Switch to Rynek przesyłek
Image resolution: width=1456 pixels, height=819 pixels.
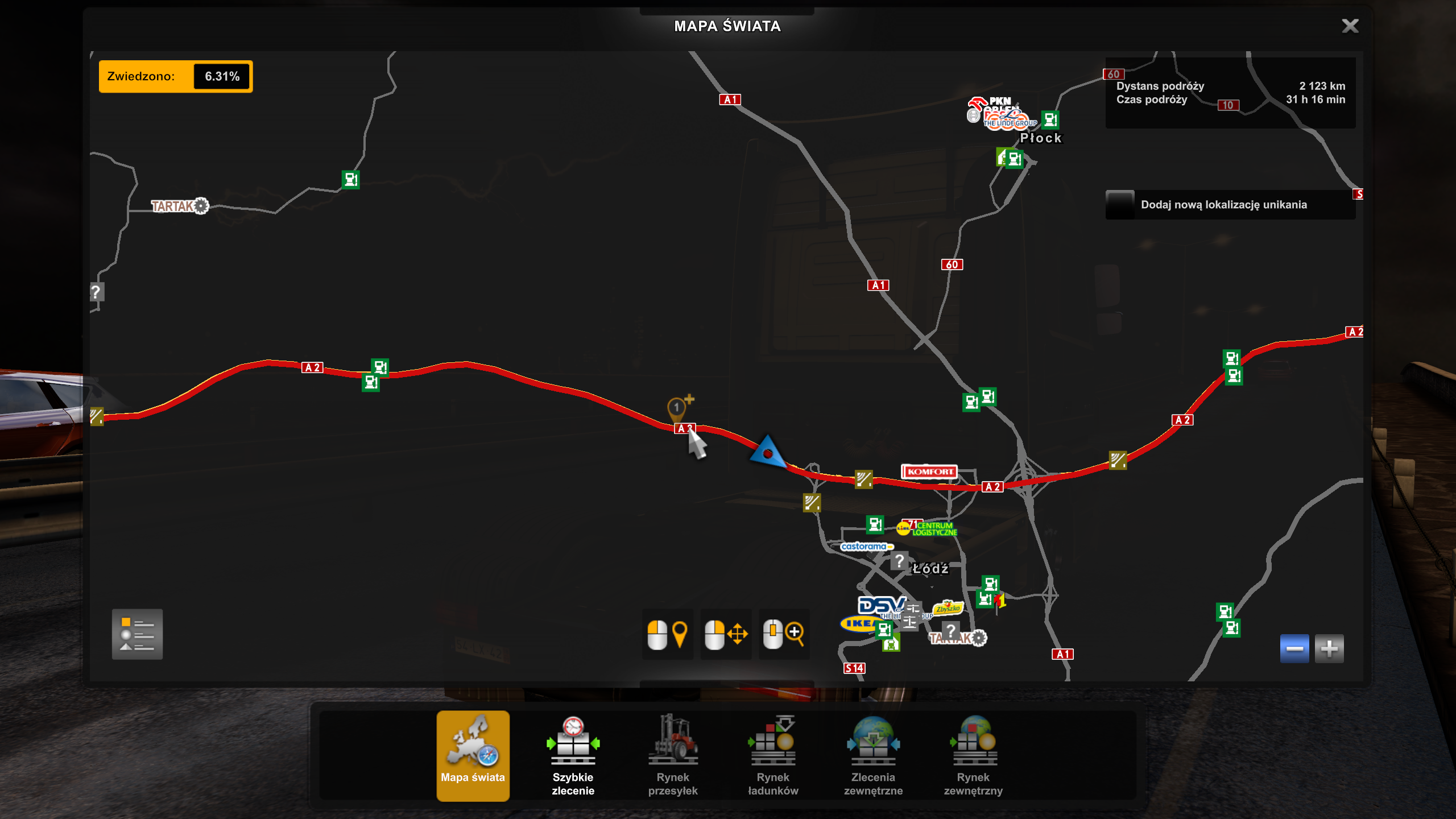coord(673,755)
